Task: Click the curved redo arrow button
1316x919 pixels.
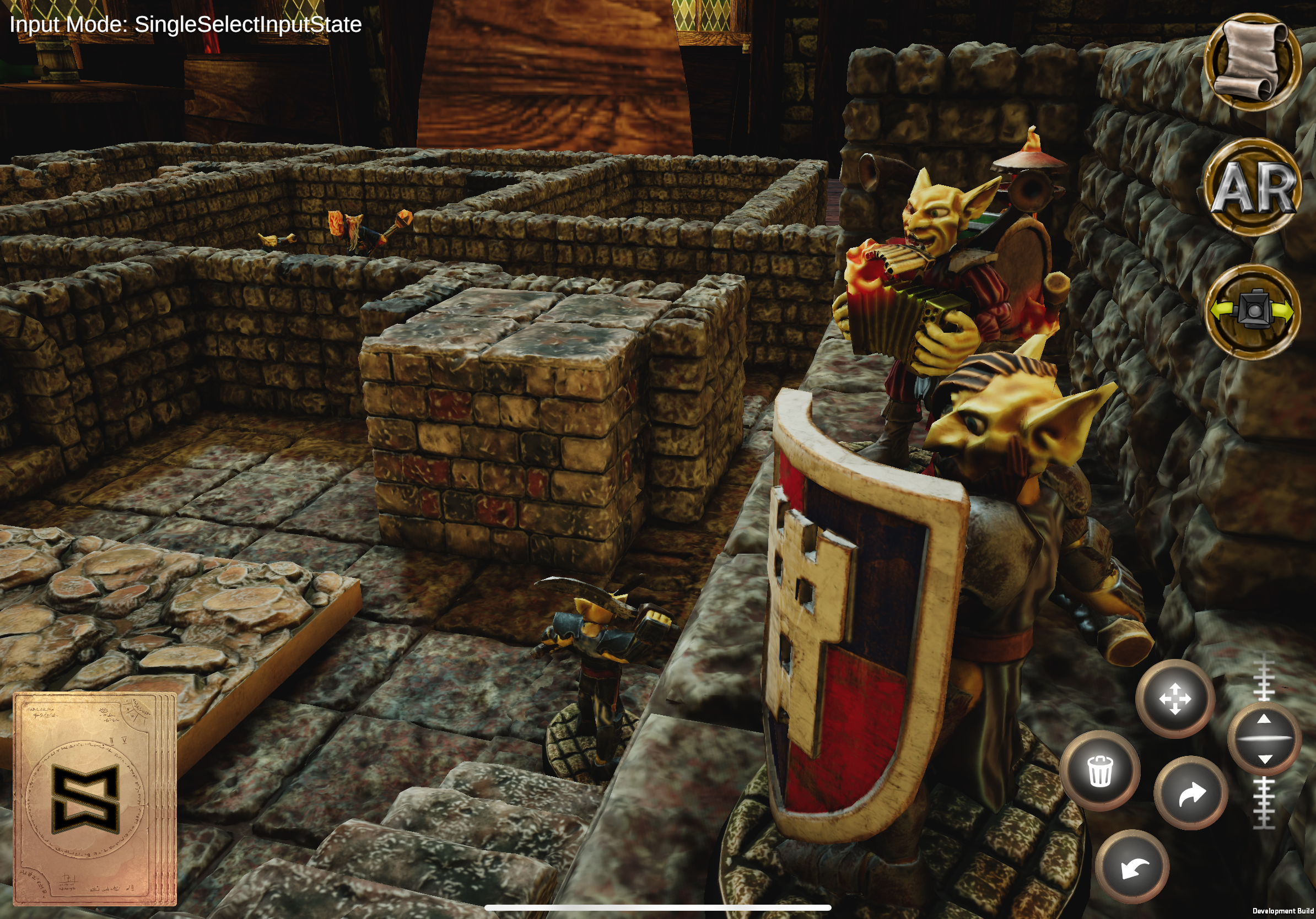Action: click(x=1191, y=794)
